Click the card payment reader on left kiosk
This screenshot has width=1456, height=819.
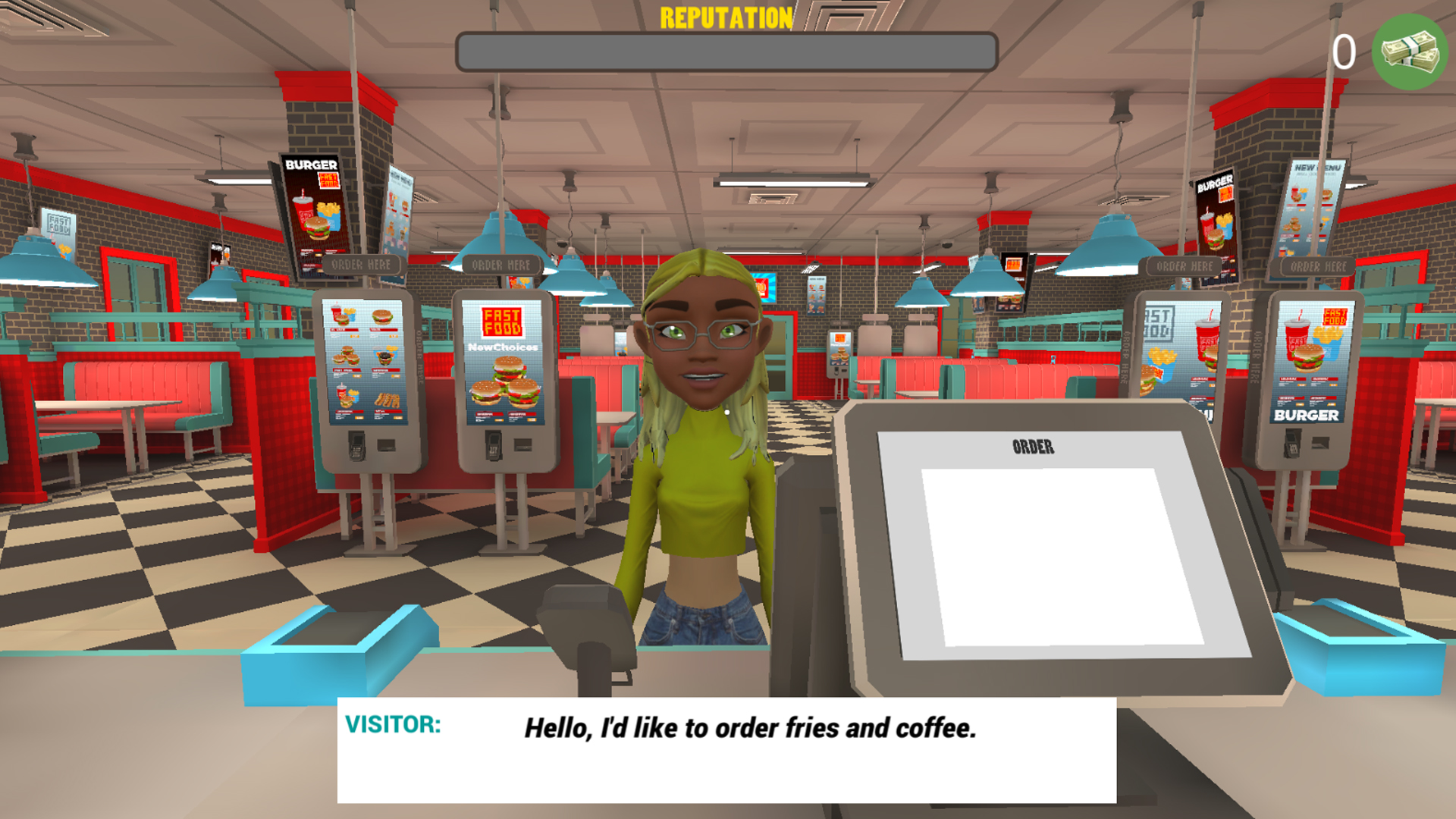[356, 447]
